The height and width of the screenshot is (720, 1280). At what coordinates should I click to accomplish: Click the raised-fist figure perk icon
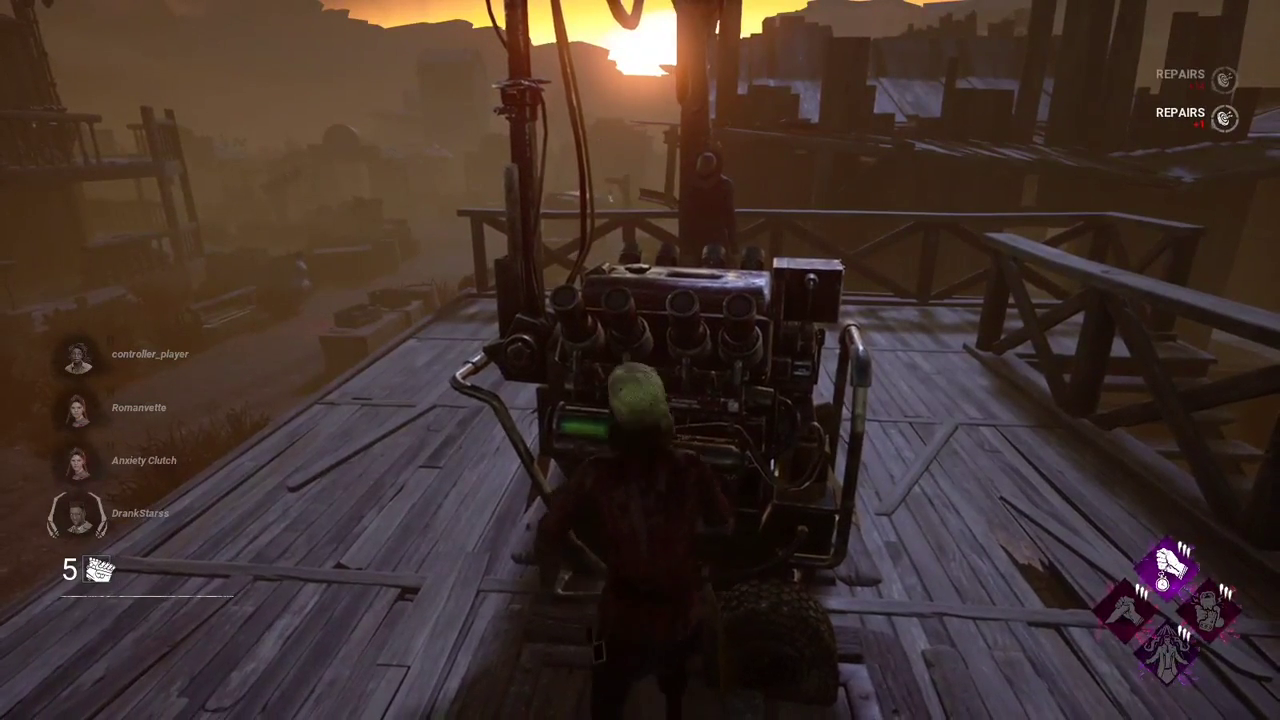1207,607
